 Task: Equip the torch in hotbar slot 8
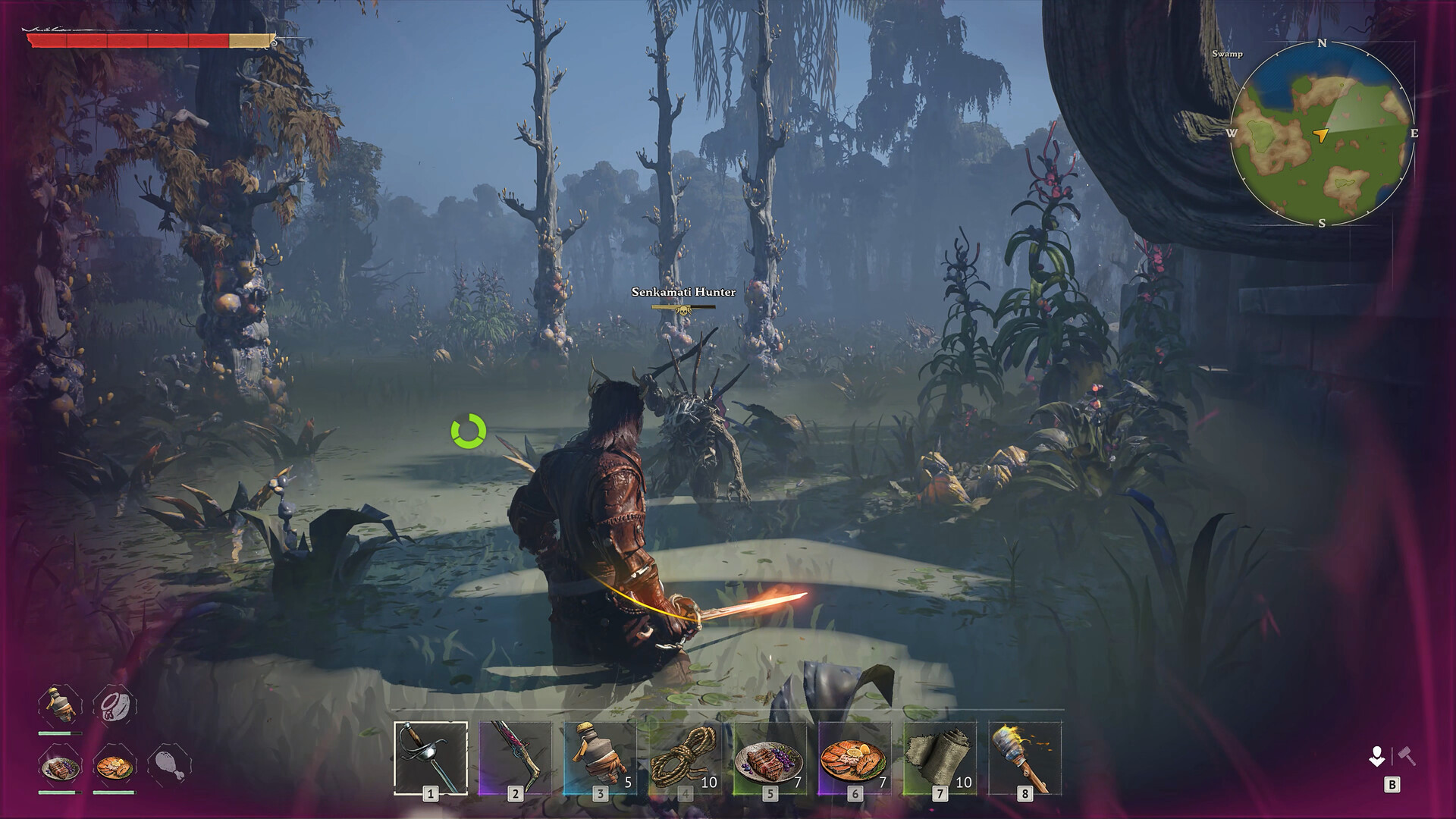tap(1025, 758)
